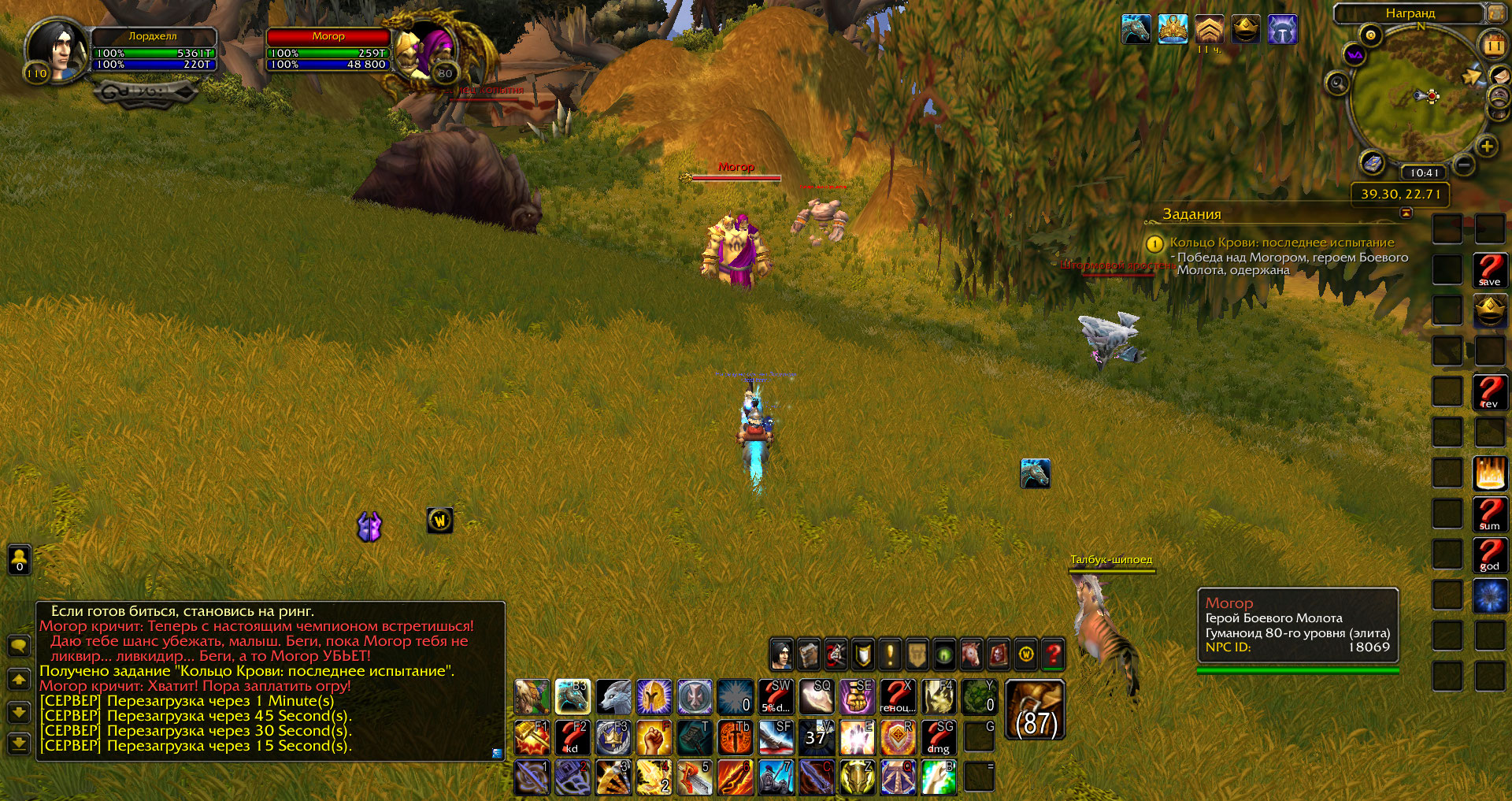Open the calendar showing day 11
The image size is (1512, 801).
pyautogui.click(x=1493, y=46)
